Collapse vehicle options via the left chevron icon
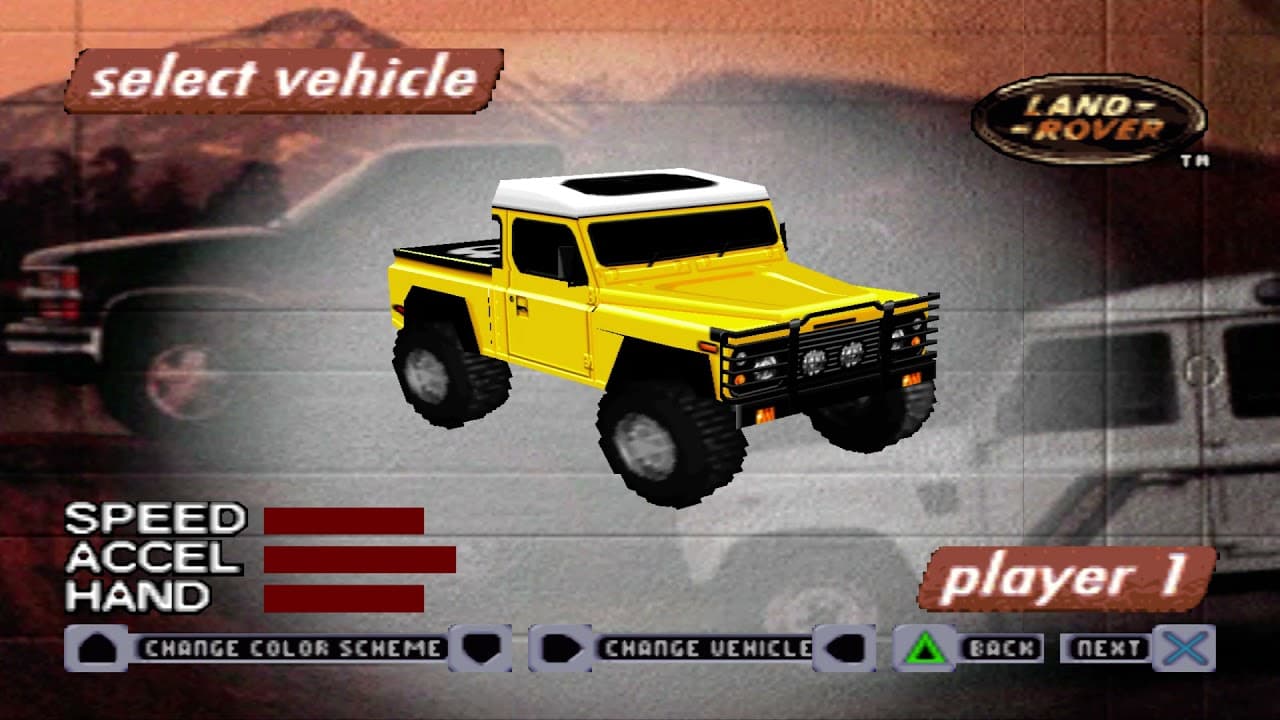 coord(848,648)
